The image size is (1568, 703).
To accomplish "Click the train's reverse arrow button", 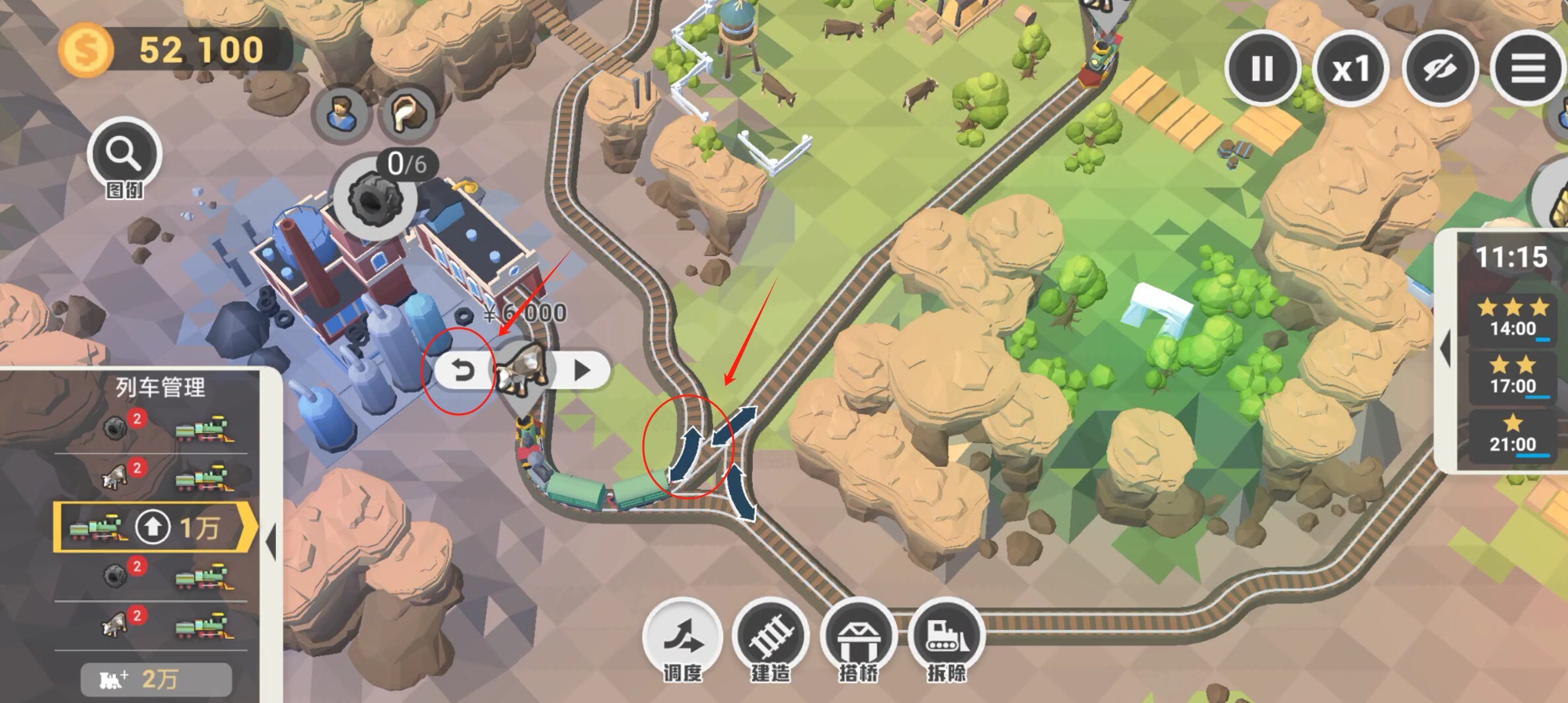I will [463, 370].
